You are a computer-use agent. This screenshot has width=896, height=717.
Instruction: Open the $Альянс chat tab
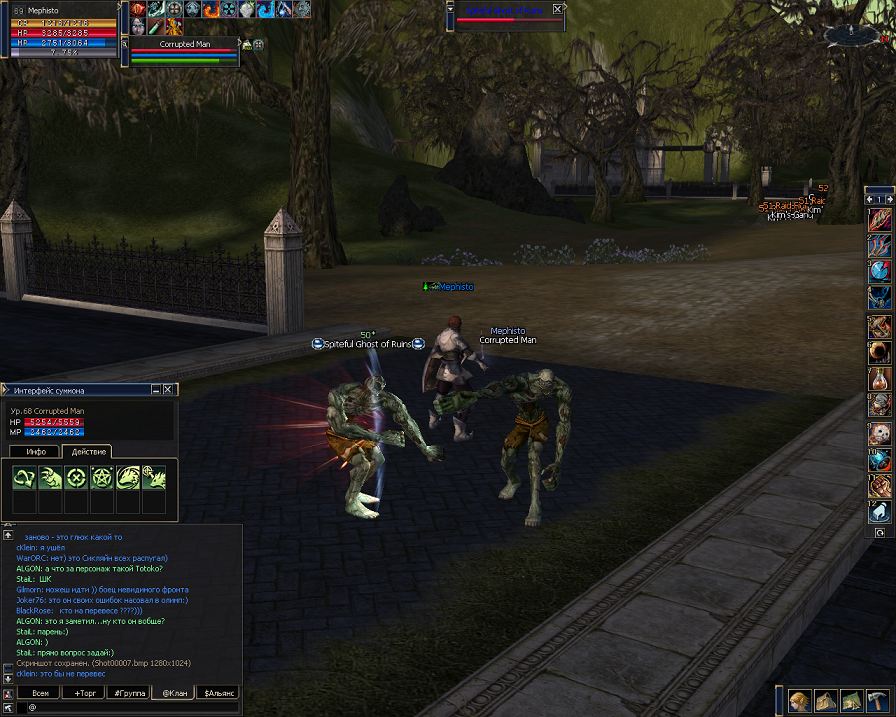tap(217, 692)
